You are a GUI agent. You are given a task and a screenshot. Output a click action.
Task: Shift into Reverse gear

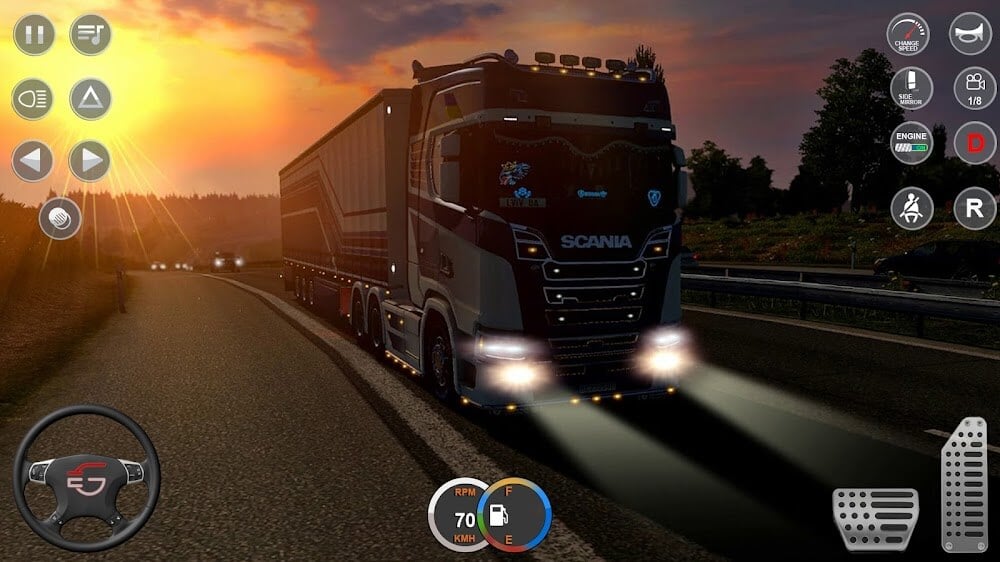pos(974,208)
